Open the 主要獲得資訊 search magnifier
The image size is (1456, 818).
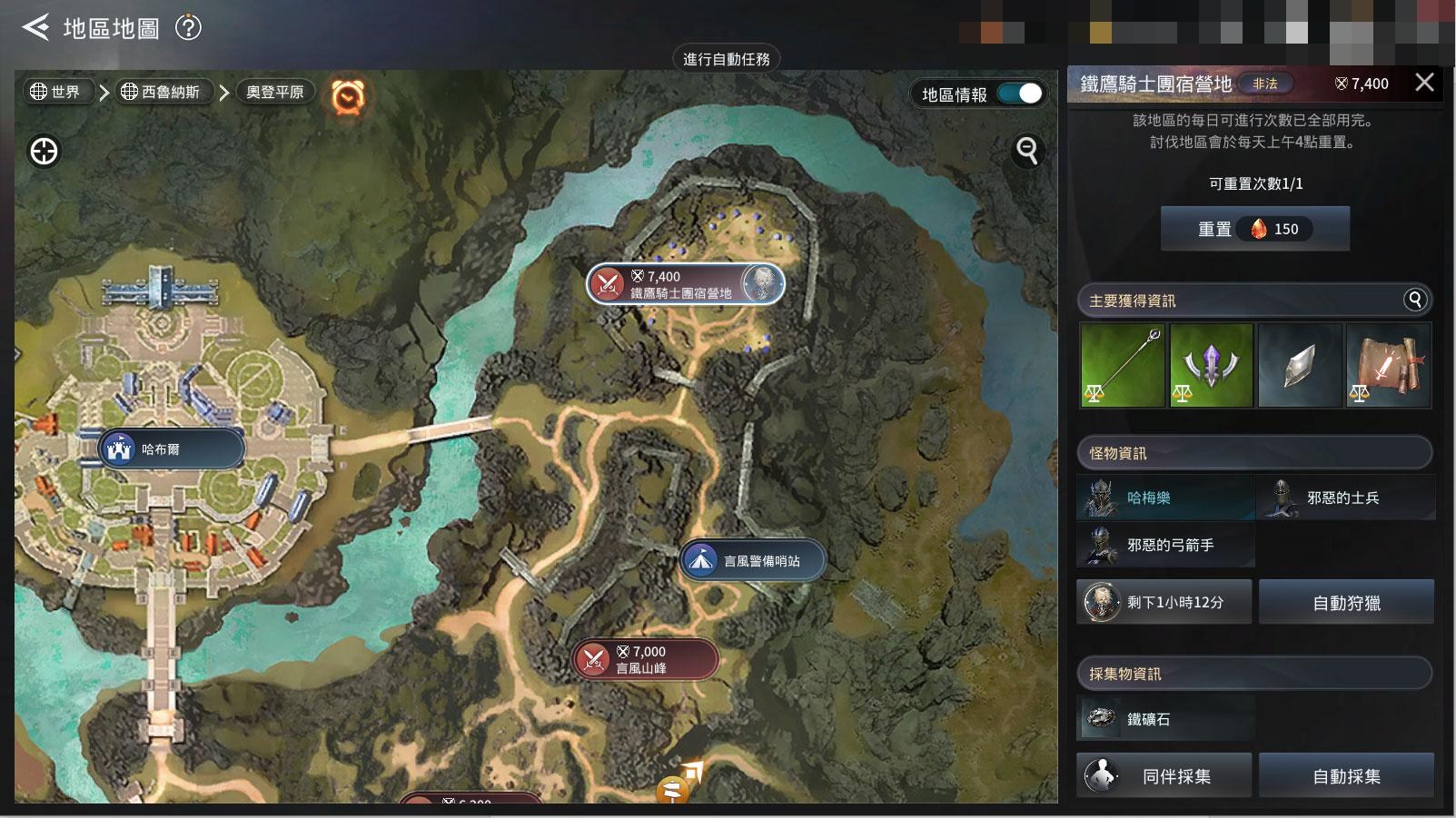pyautogui.click(x=1415, y=300)
